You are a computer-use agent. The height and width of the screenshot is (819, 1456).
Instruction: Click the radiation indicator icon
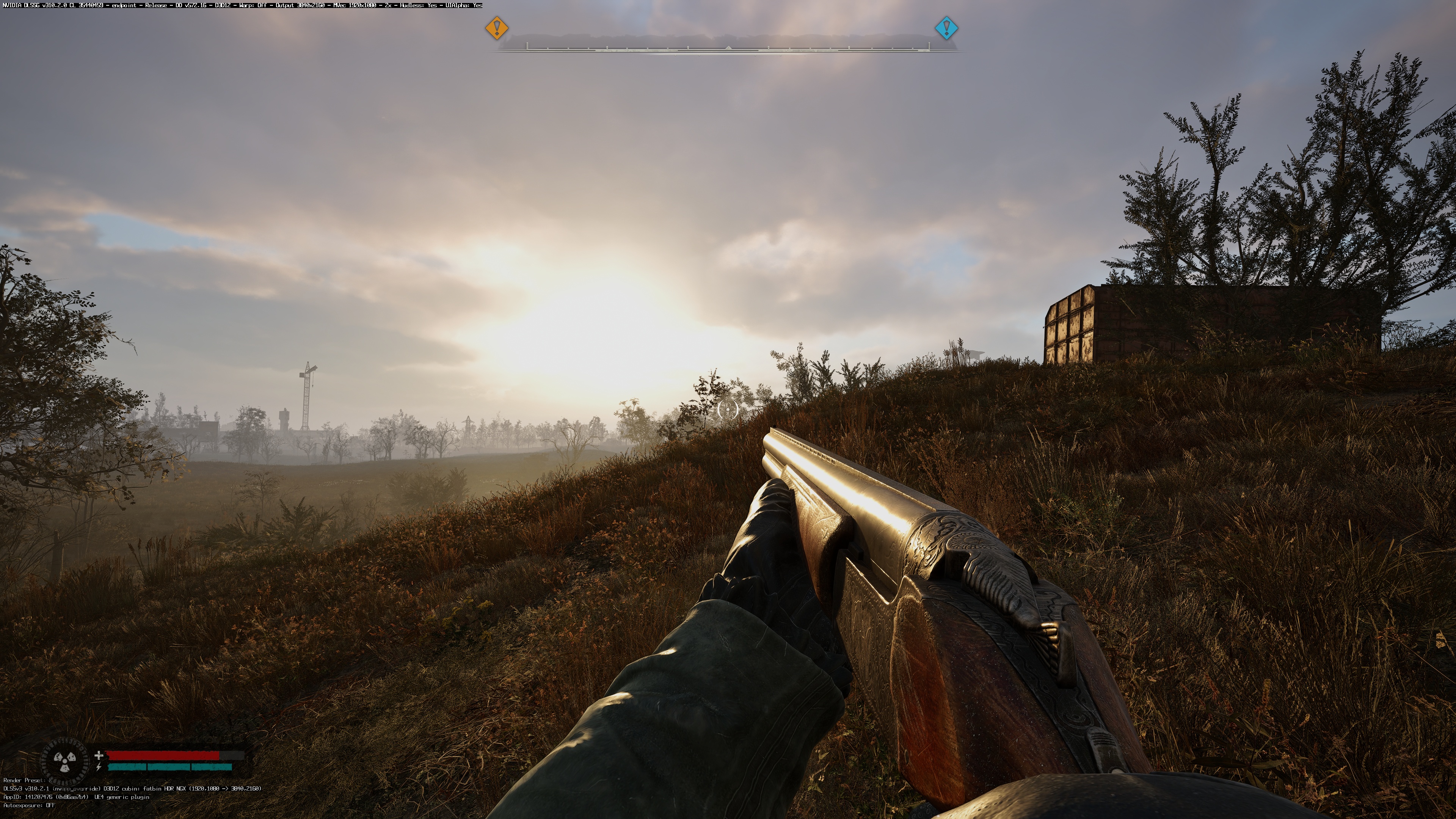65,760
